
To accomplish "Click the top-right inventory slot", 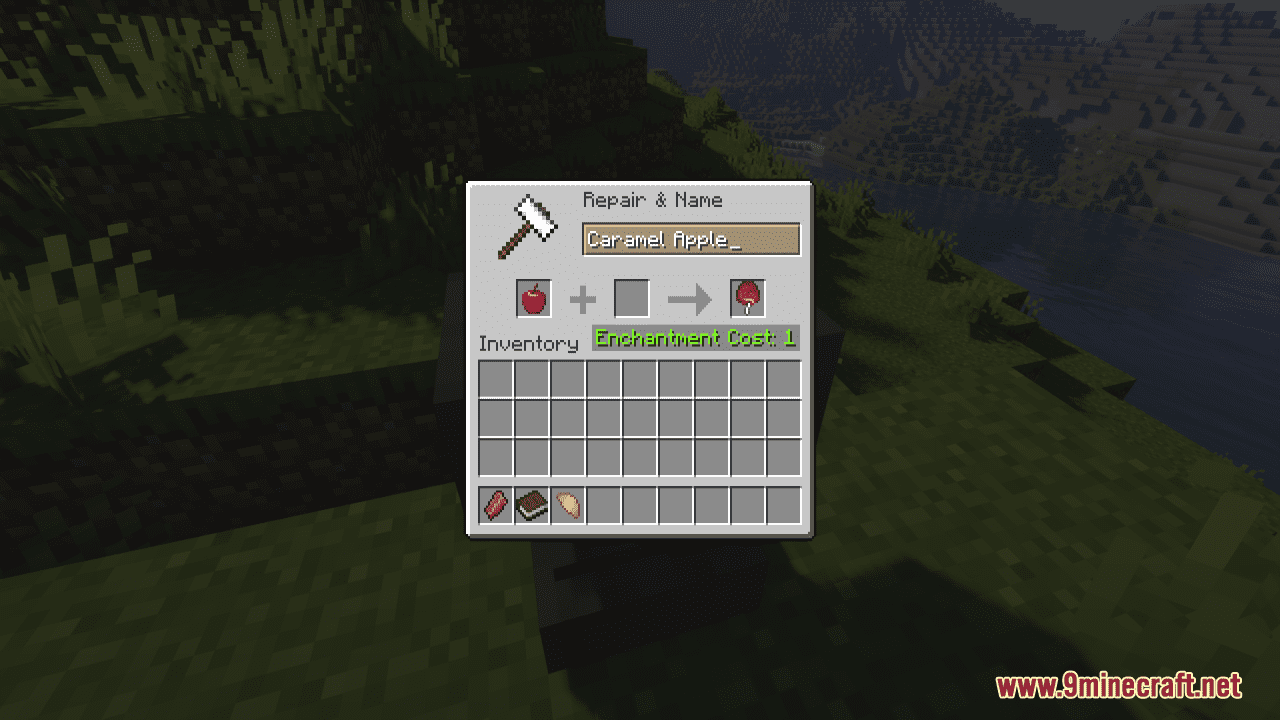I will (x=786, y=378).
